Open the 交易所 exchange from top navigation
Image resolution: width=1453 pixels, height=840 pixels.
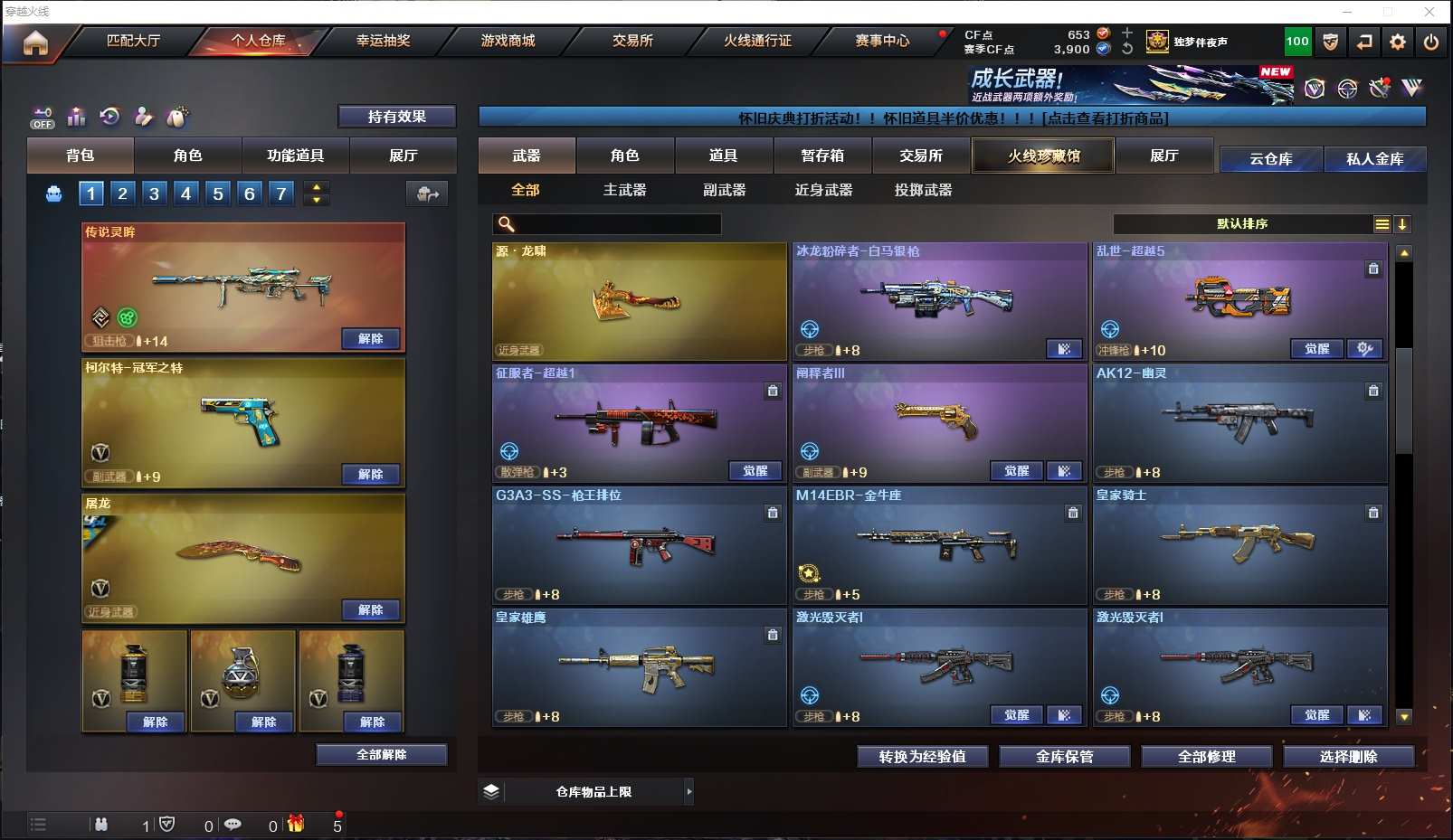click(x=632, y=41)
